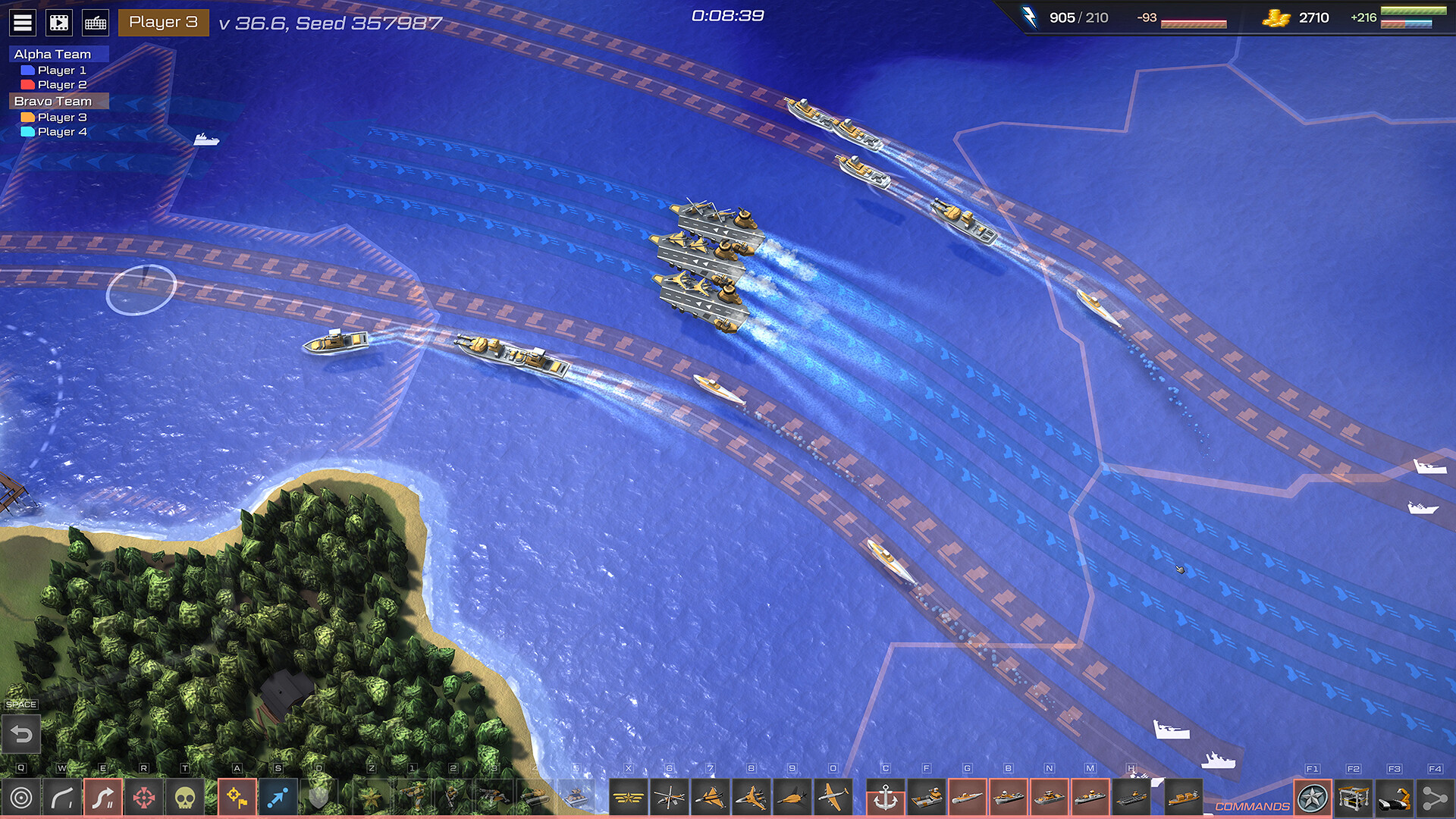Viewport: 1456px width, 819px height.
Task: Click the blue straight-arrow move command
Action: pos(278,798)
